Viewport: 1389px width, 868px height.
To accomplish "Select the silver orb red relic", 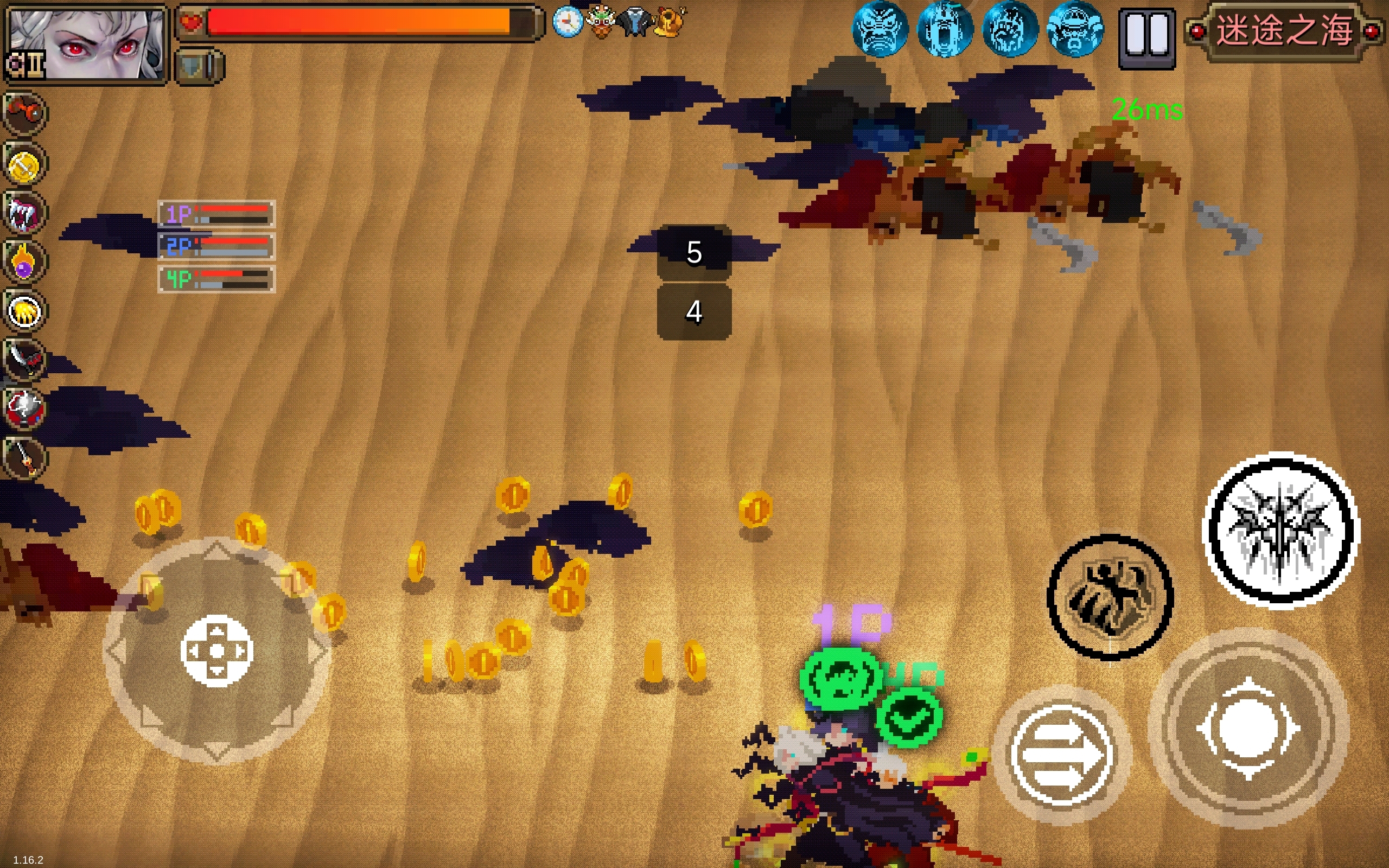I will coord(24,408).
